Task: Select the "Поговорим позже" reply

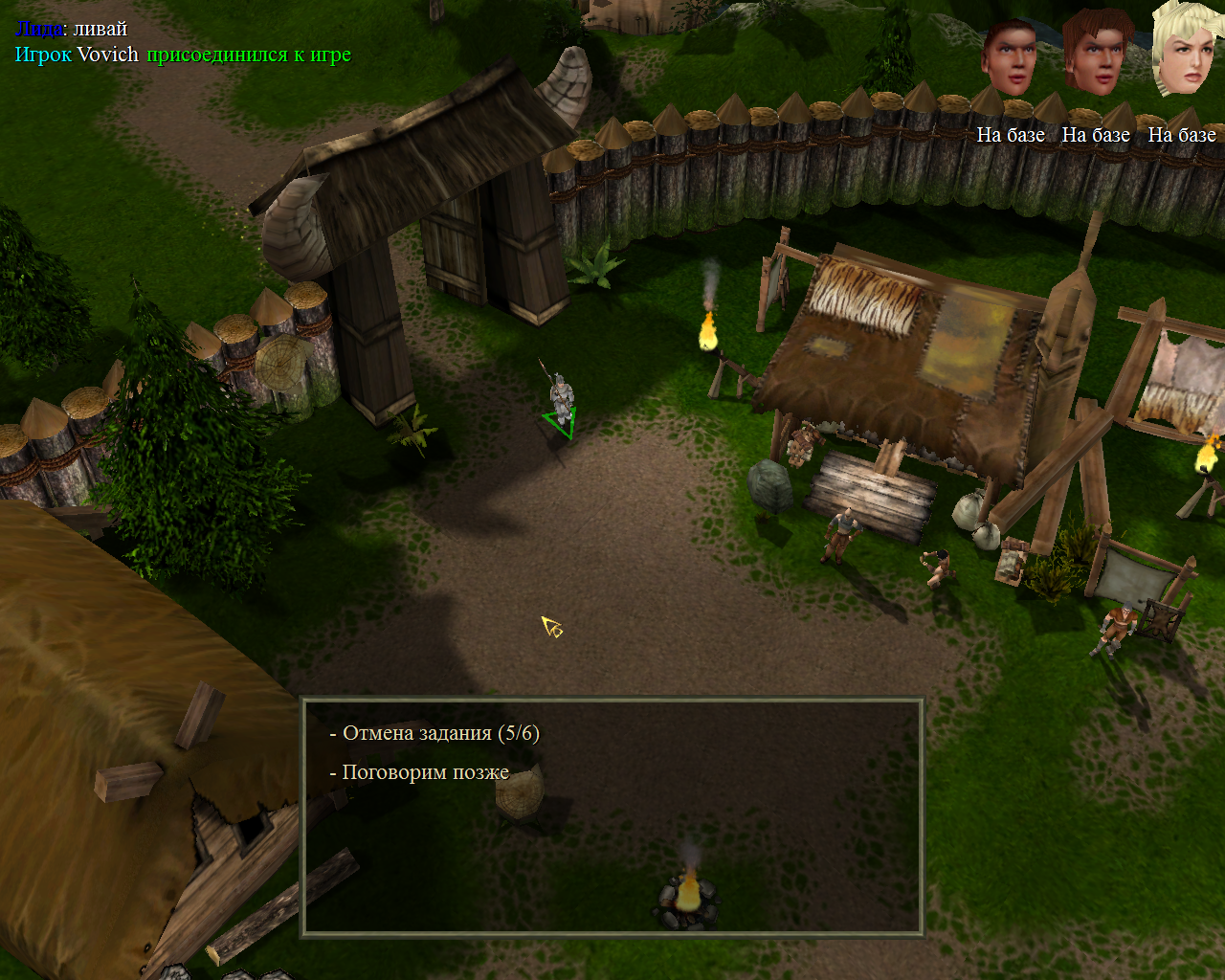Action: (x=425, y=772)
